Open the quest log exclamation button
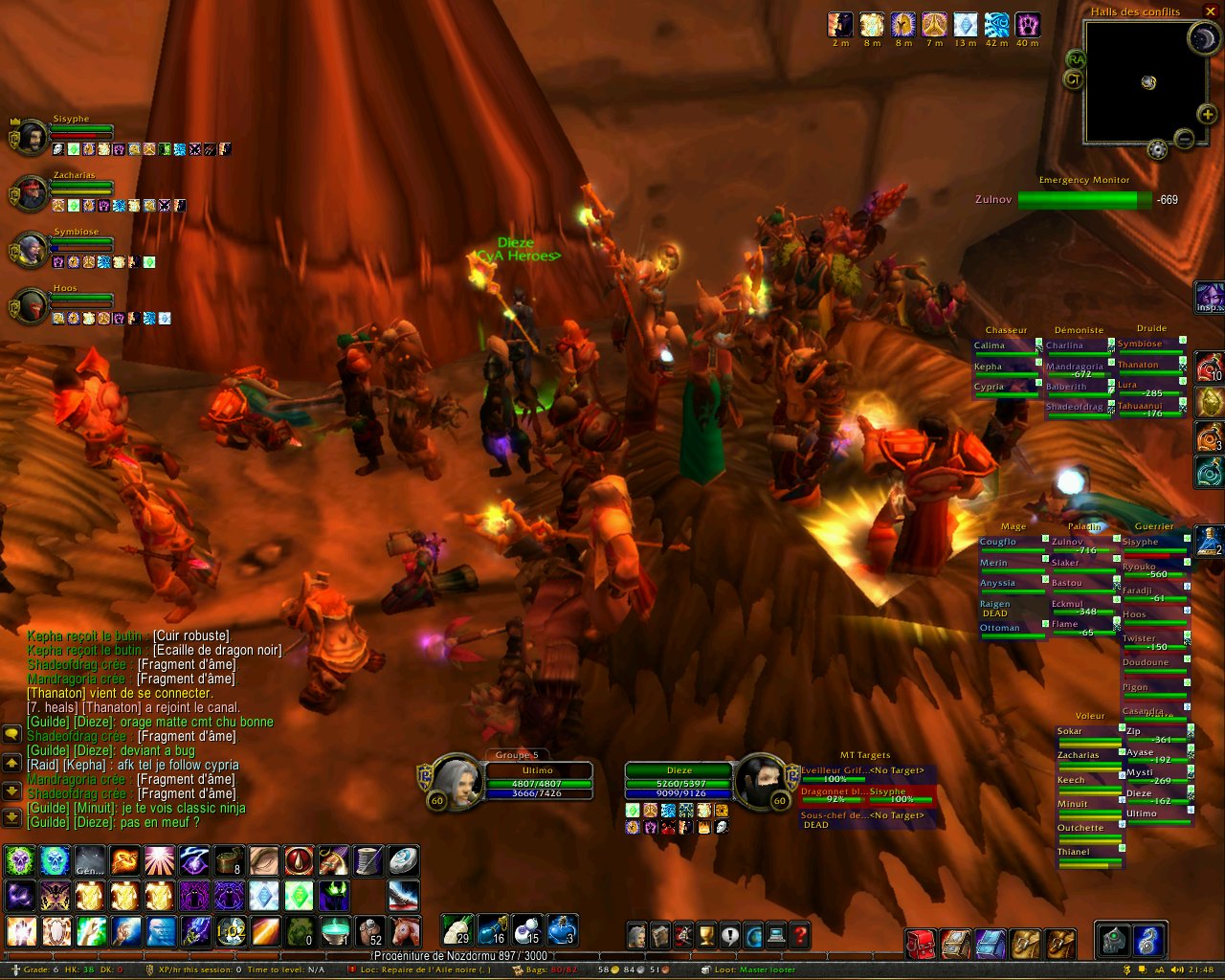The height and width of the screenshot is (980, 1225). pos(730,934)
